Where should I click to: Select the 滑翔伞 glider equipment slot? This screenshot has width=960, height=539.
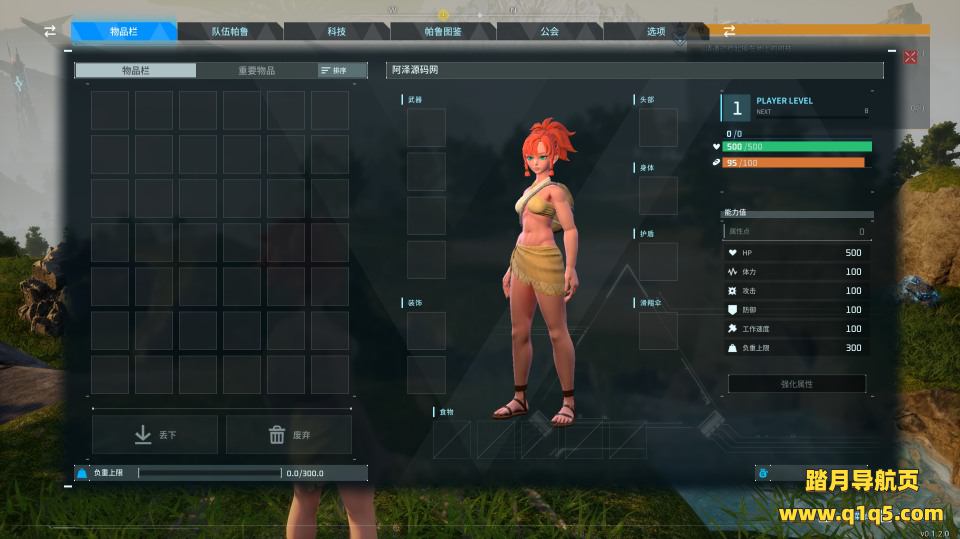(x=658, y=330)
